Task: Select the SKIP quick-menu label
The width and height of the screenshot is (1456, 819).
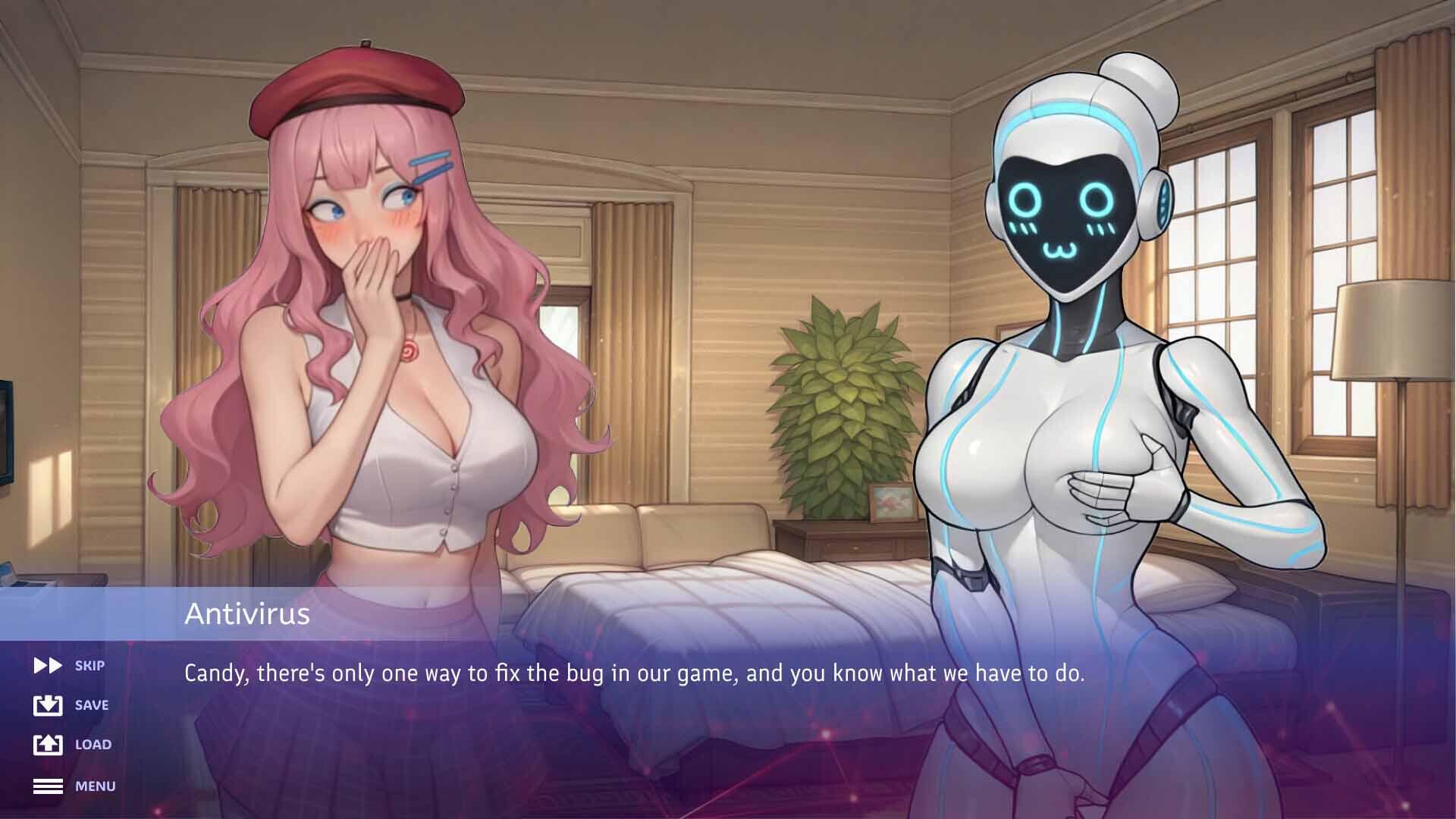Action: (90, 665)
